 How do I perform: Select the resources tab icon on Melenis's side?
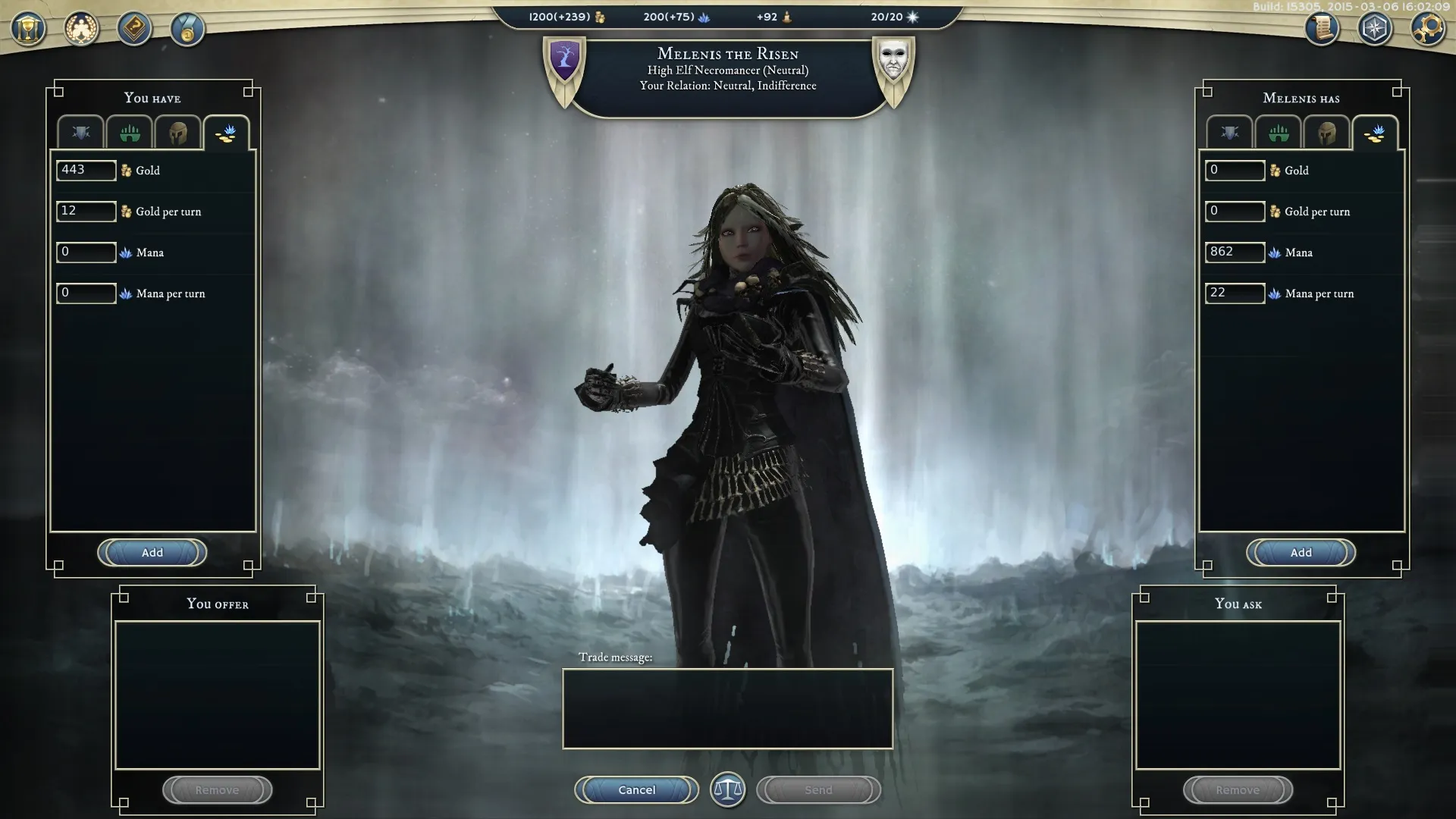point(1375,133)
